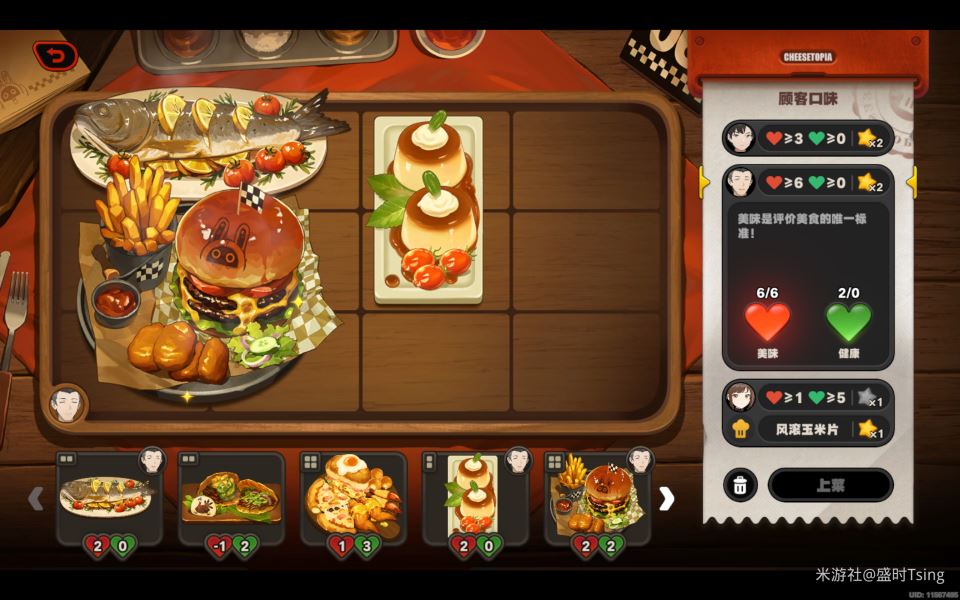The height and width of the screenshot is (600, 960).
Task: Select the pudding dish placed on tray
Action: 428,210
